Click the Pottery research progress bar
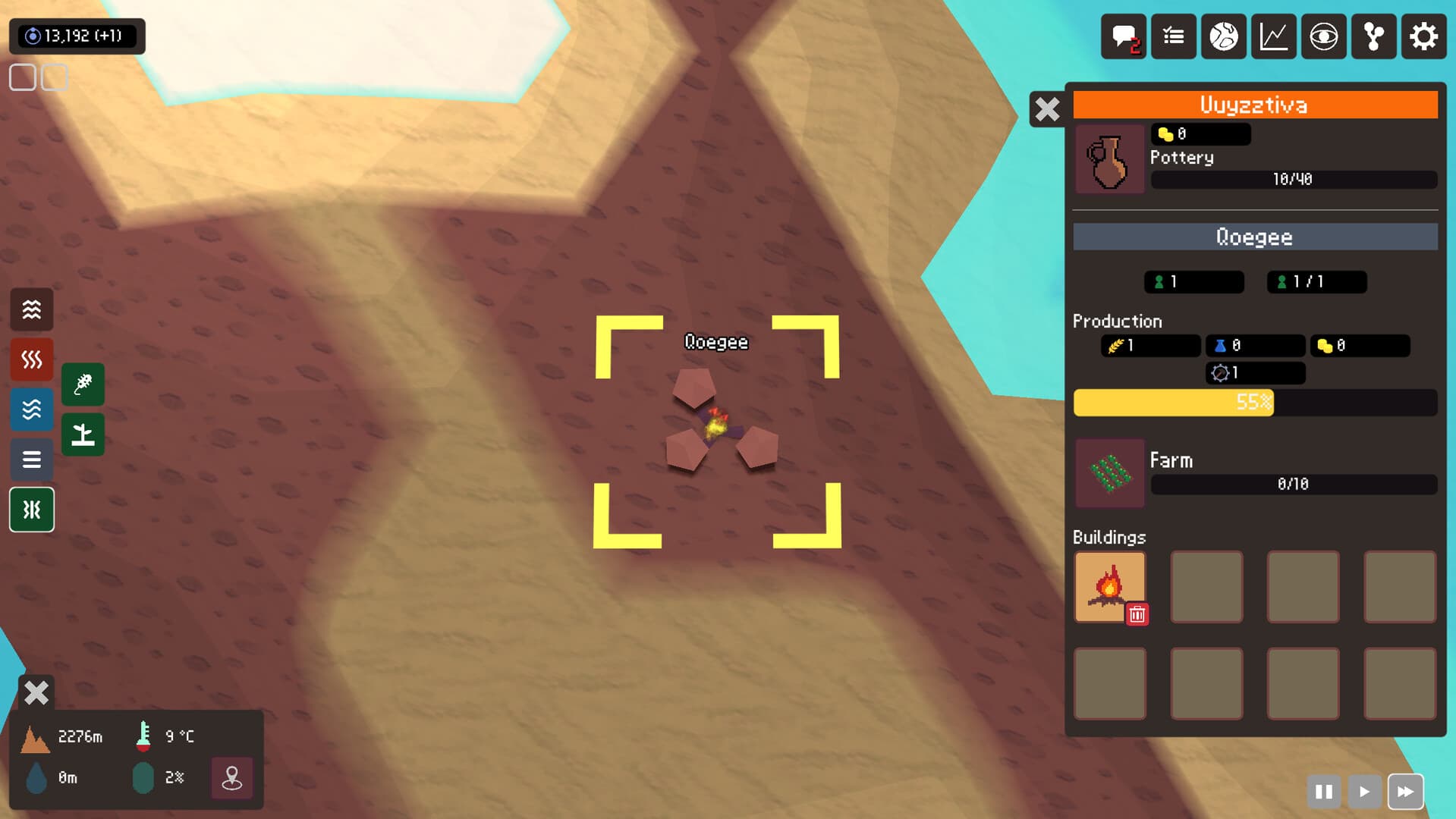1456x819 pixels. point(1293,180)
